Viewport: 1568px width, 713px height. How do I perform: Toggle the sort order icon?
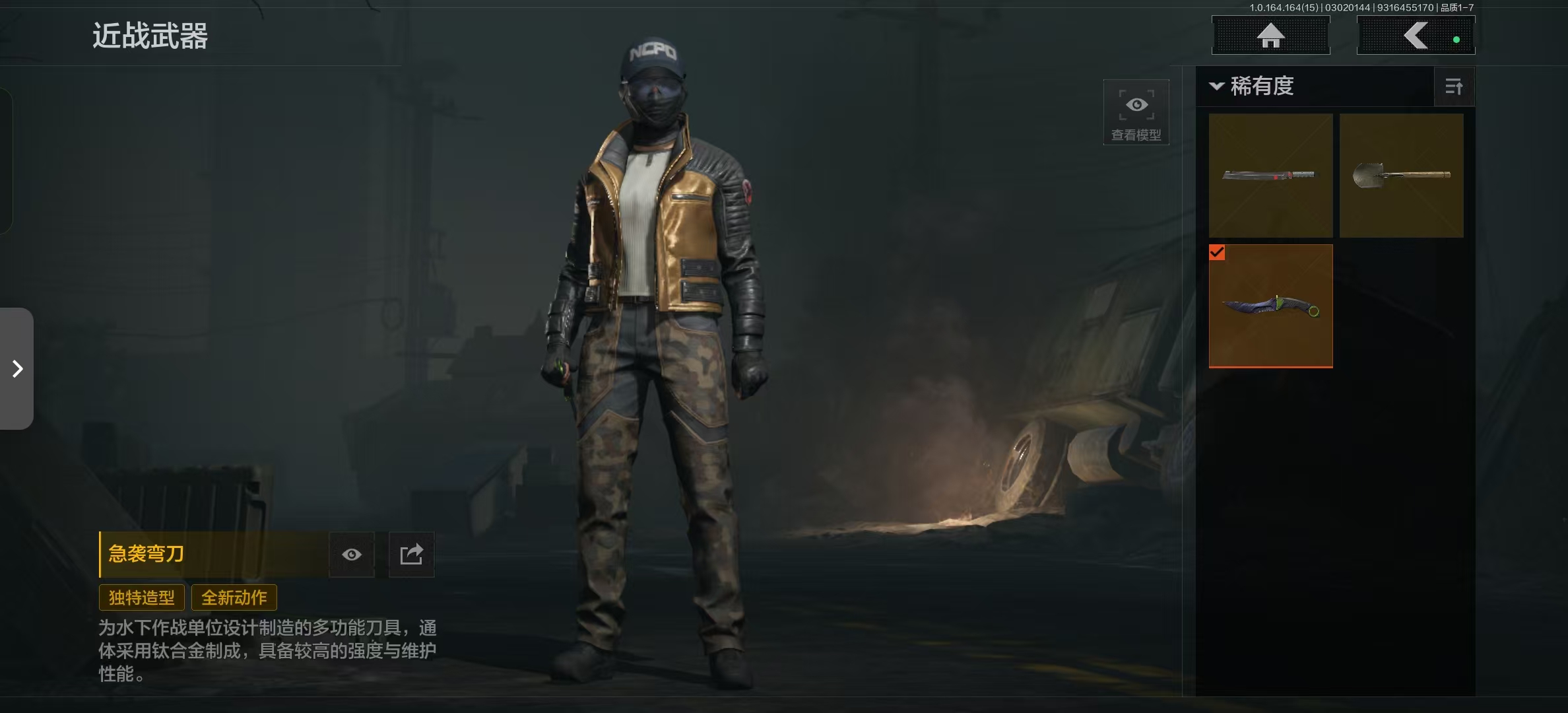(x=1454, y=86)
